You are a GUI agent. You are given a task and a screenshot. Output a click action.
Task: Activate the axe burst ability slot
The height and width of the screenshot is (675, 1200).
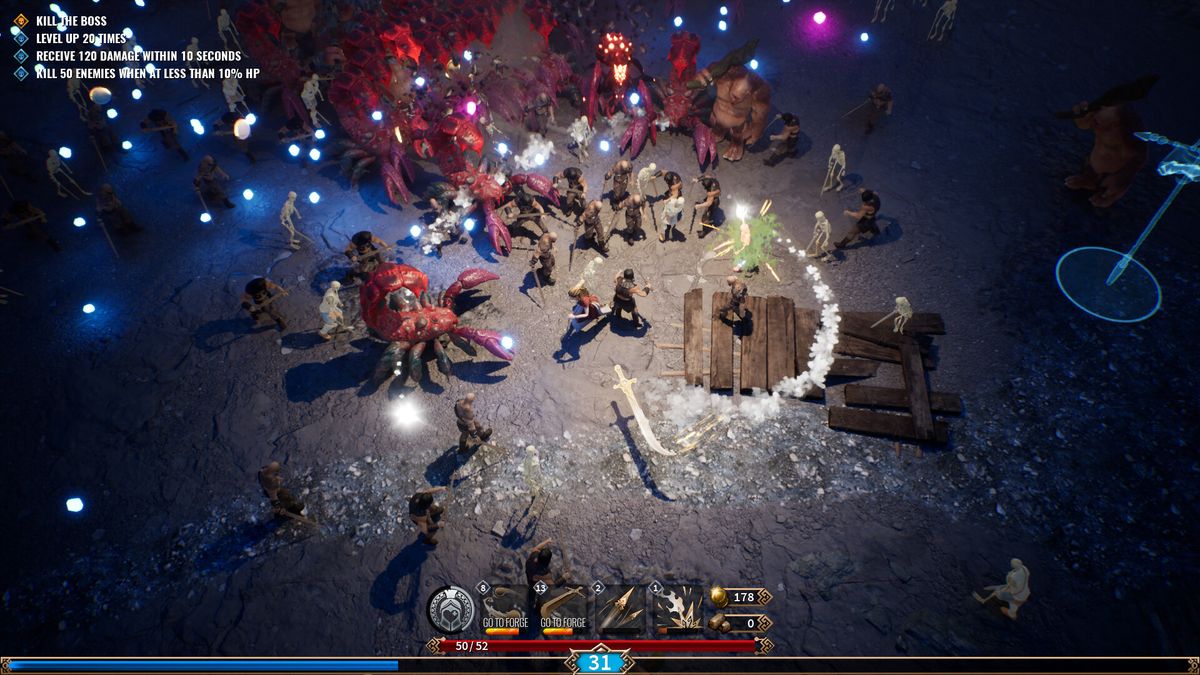click(x=679, y=609)
